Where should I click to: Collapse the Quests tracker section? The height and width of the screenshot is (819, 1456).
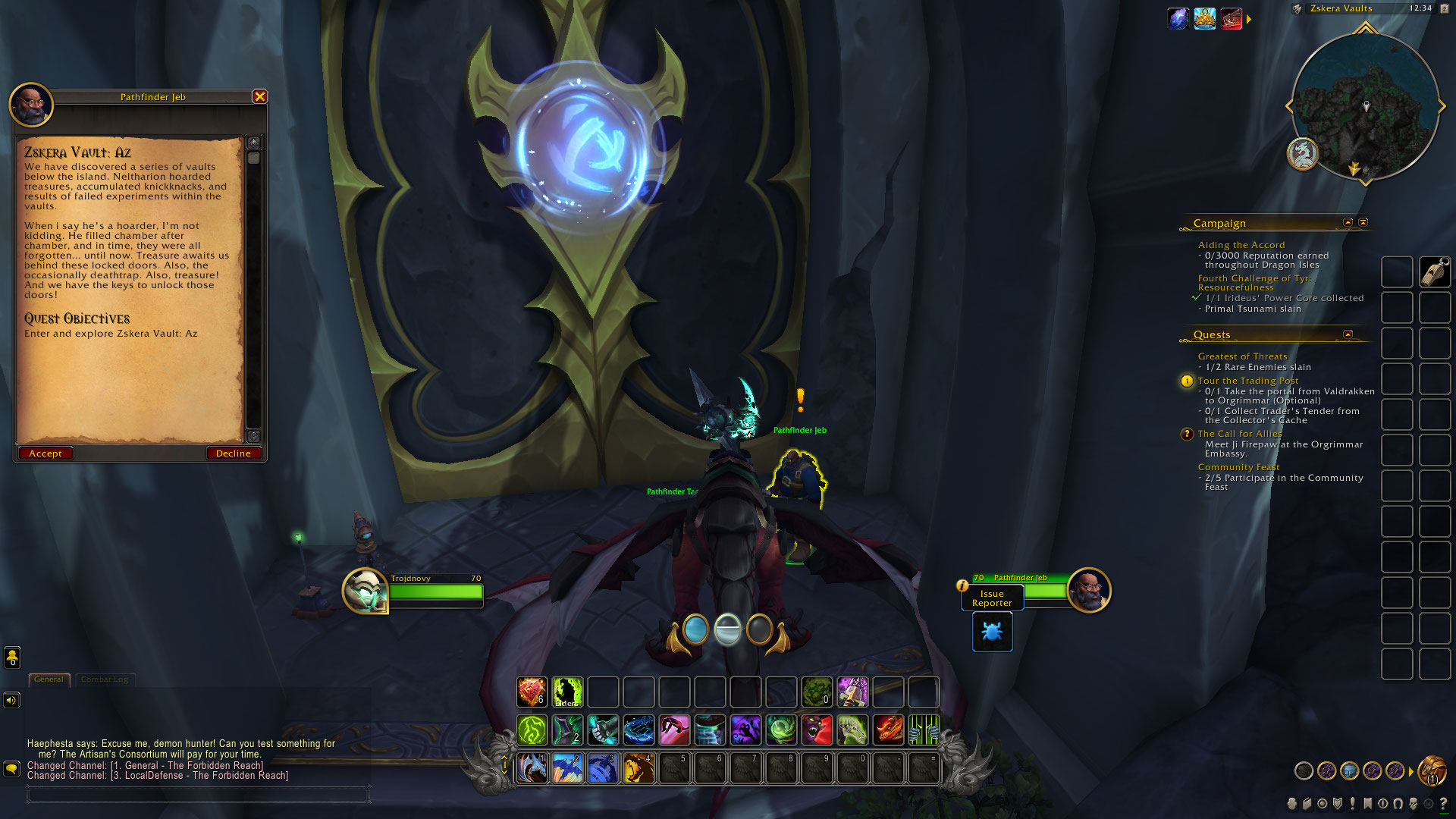[x=1348, y=334]
